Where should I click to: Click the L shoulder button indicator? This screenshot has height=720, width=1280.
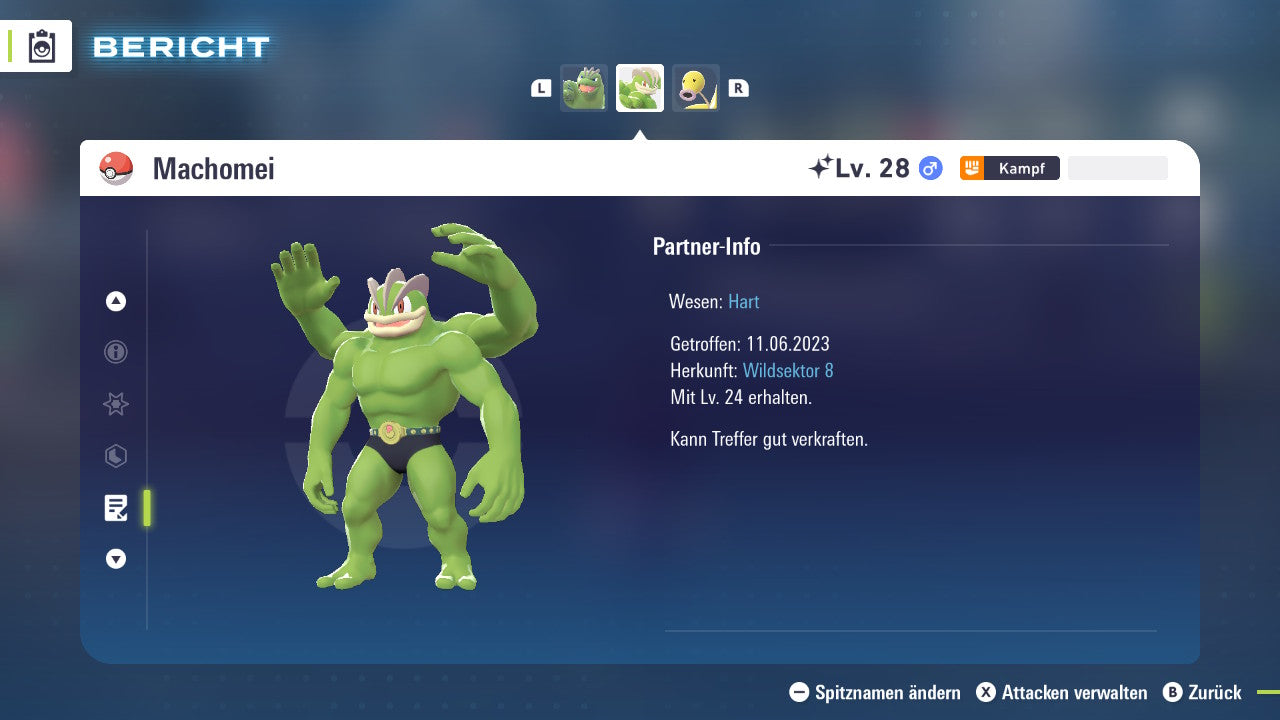point(541,88)
